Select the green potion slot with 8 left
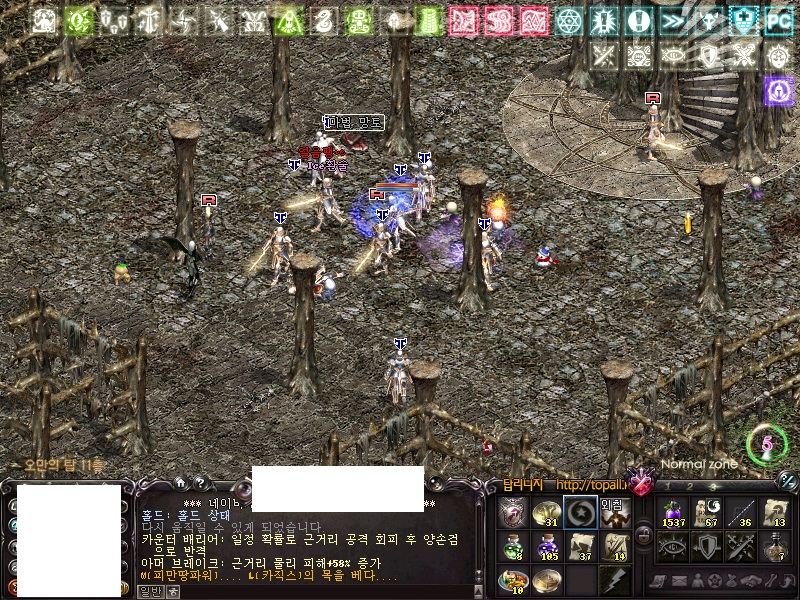 (513, 546)
